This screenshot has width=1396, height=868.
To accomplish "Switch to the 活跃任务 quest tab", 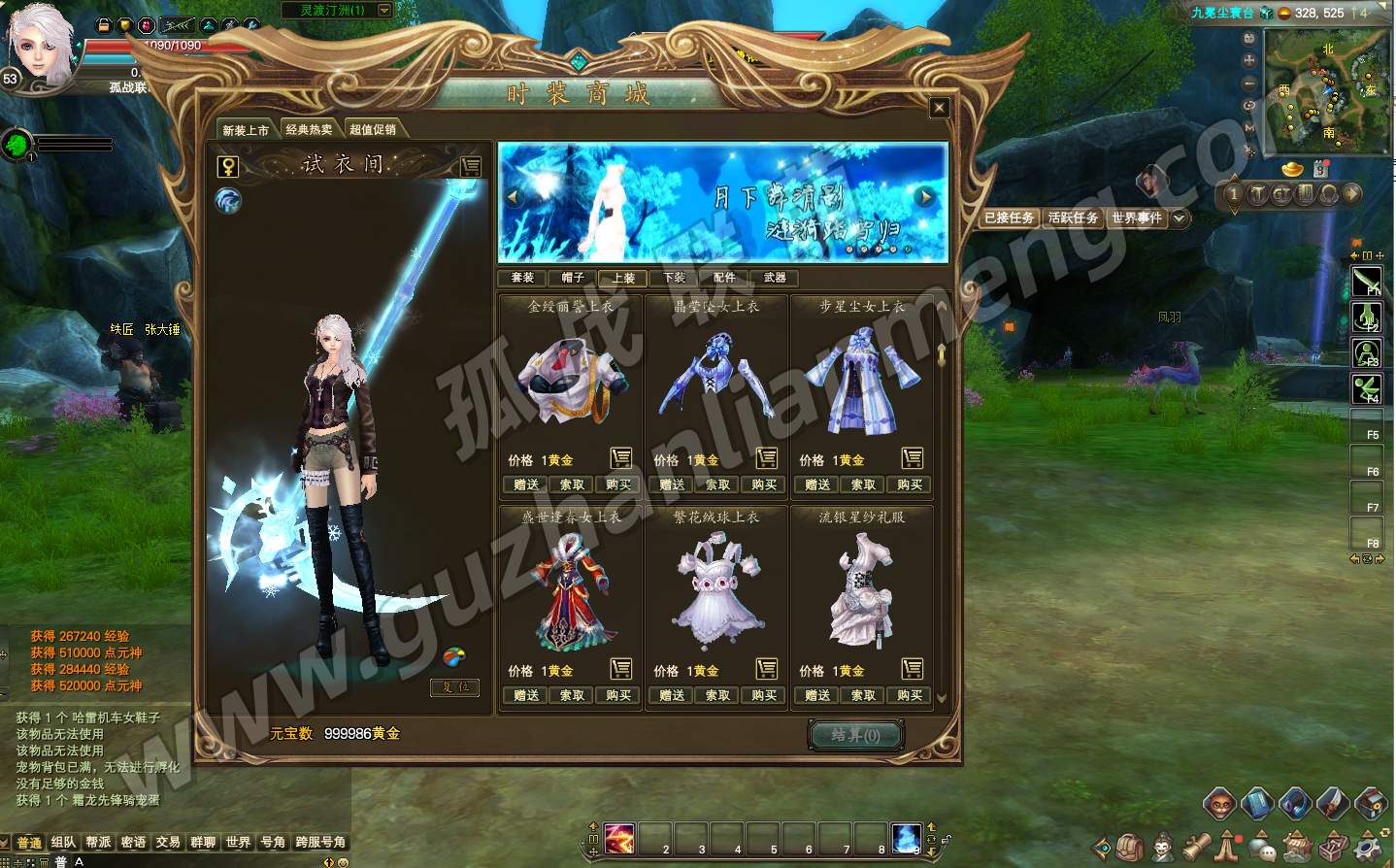I will click(x=1073, y=218).
